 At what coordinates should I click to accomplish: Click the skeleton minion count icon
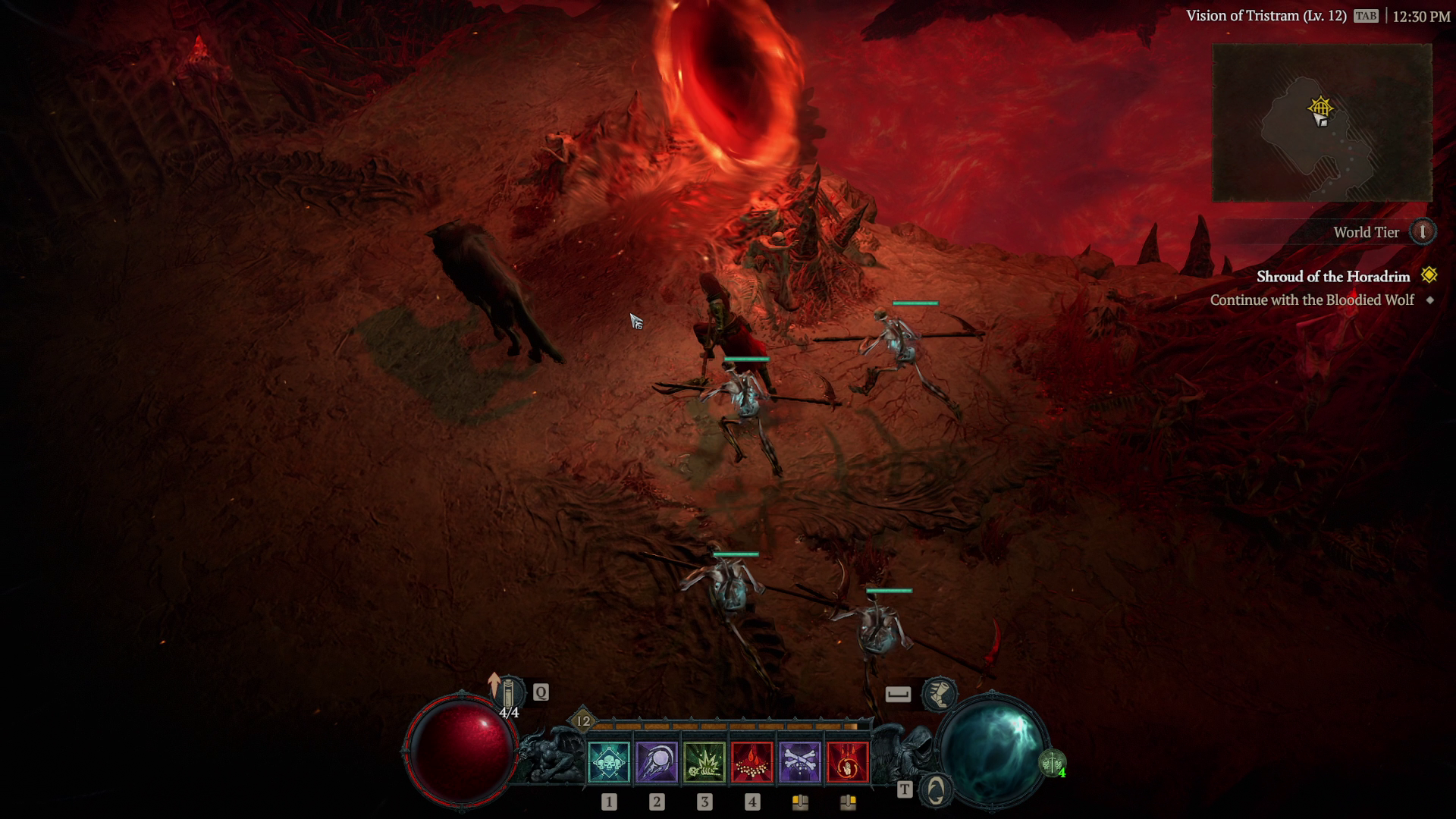(x=1052, y=762)
